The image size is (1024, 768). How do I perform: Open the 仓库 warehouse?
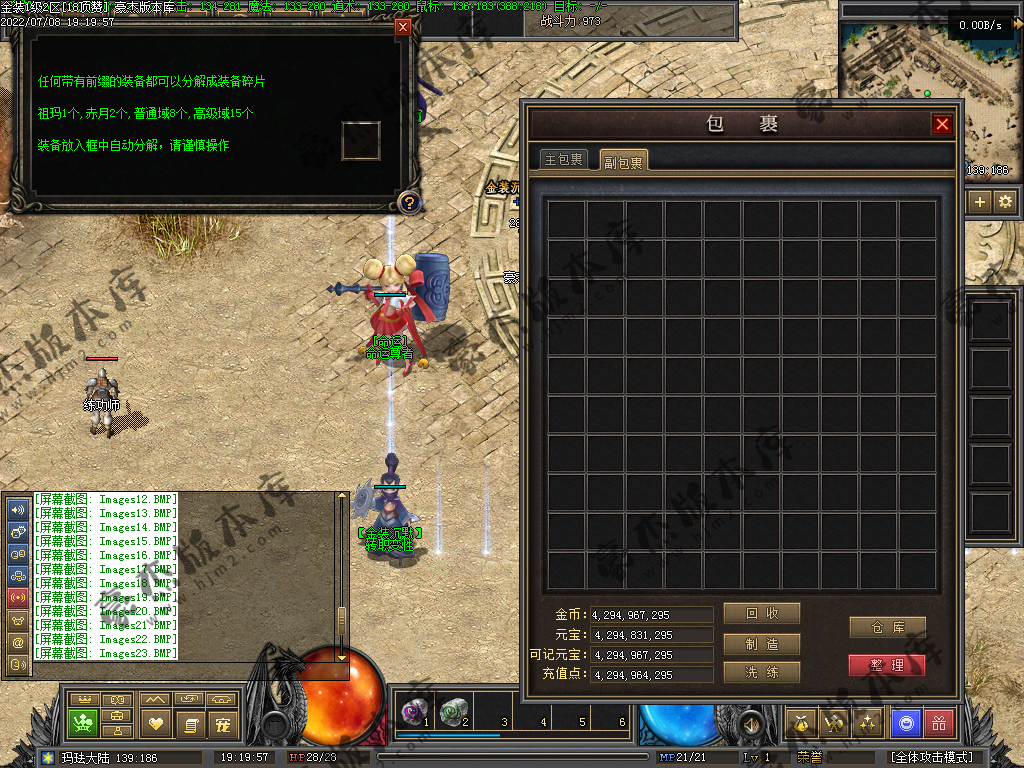pos(887,627)
